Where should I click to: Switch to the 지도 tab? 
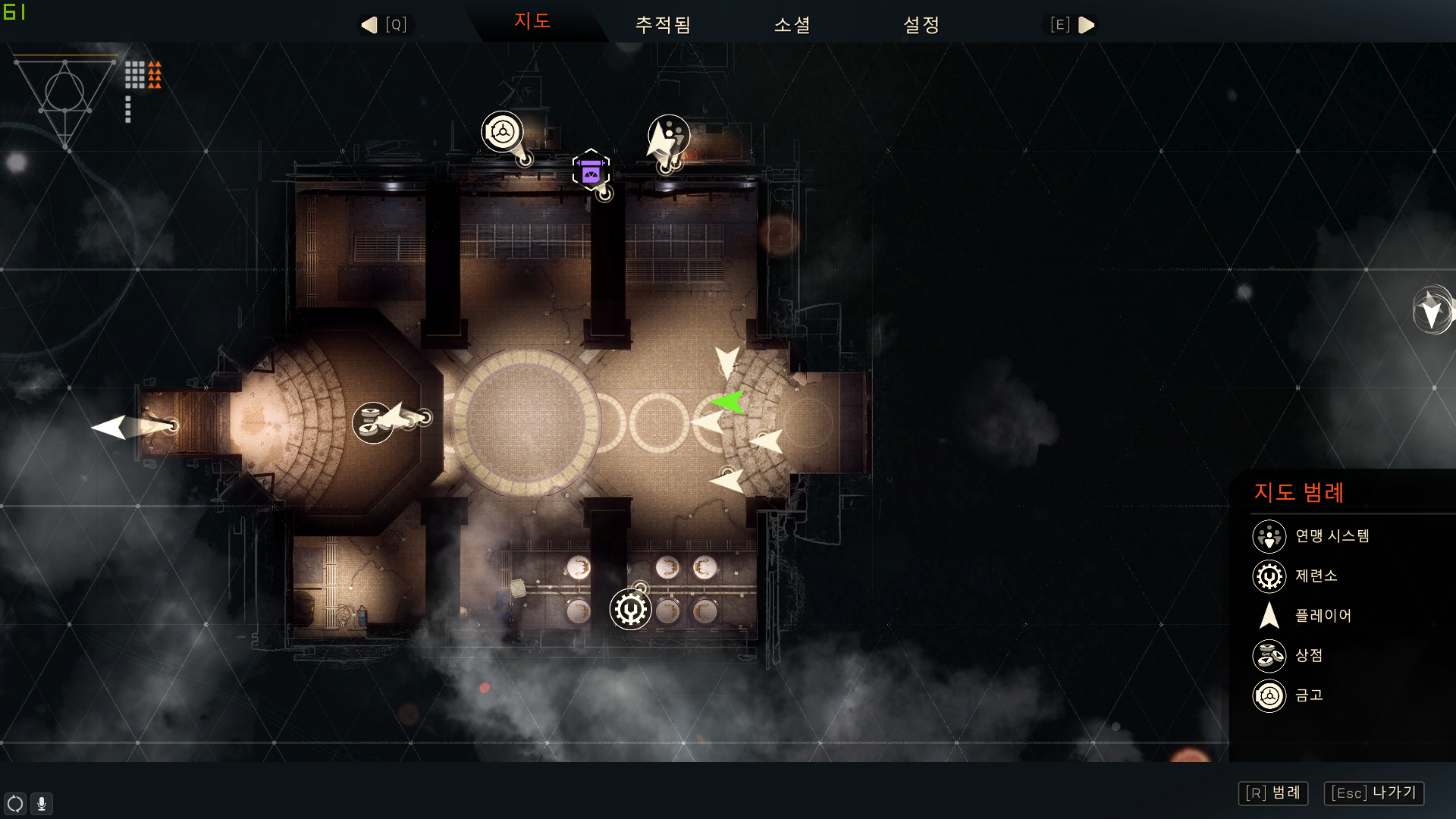click(x=532, y=21)
